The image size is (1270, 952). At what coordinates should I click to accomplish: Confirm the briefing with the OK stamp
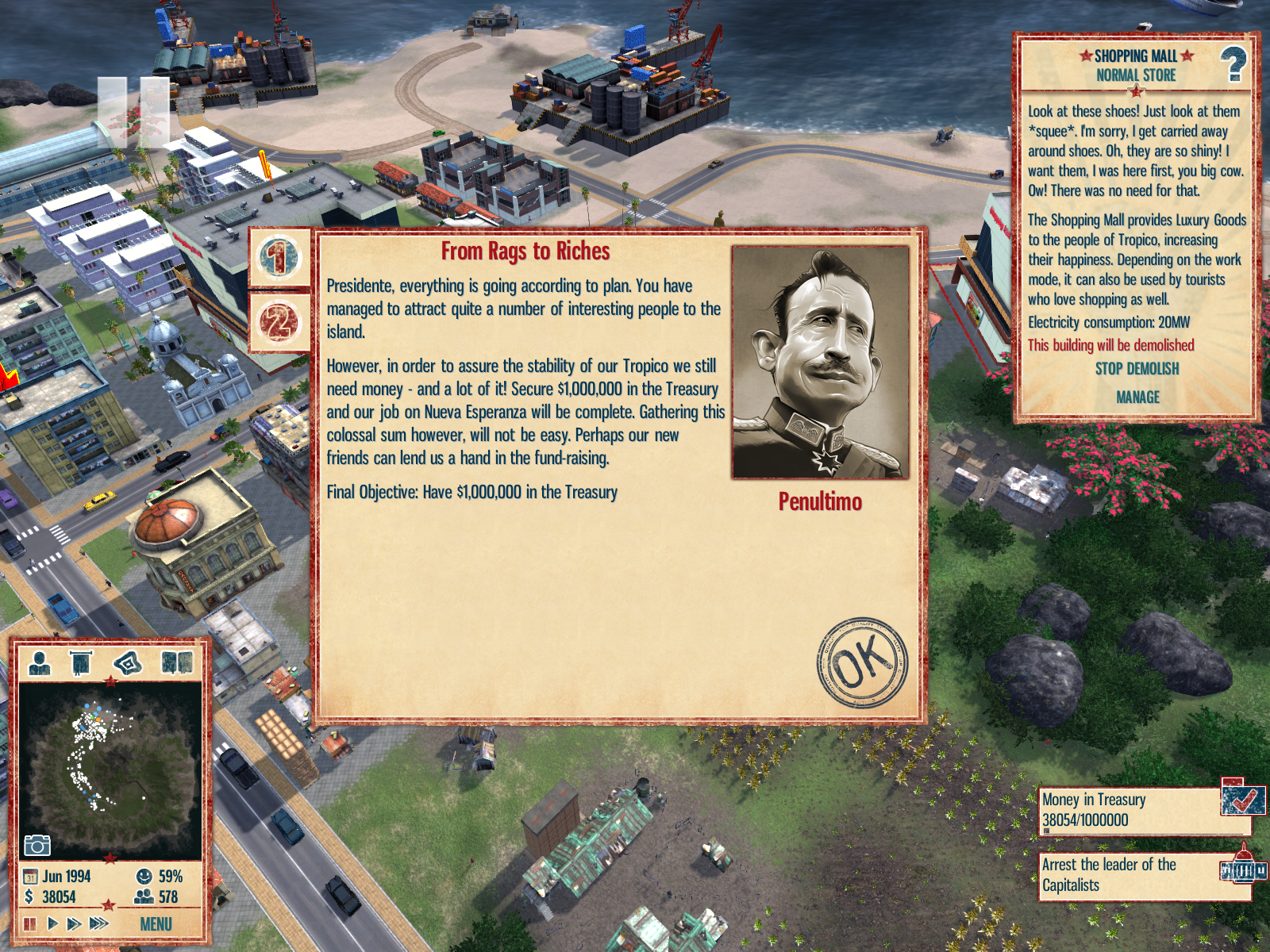[862, 662]
